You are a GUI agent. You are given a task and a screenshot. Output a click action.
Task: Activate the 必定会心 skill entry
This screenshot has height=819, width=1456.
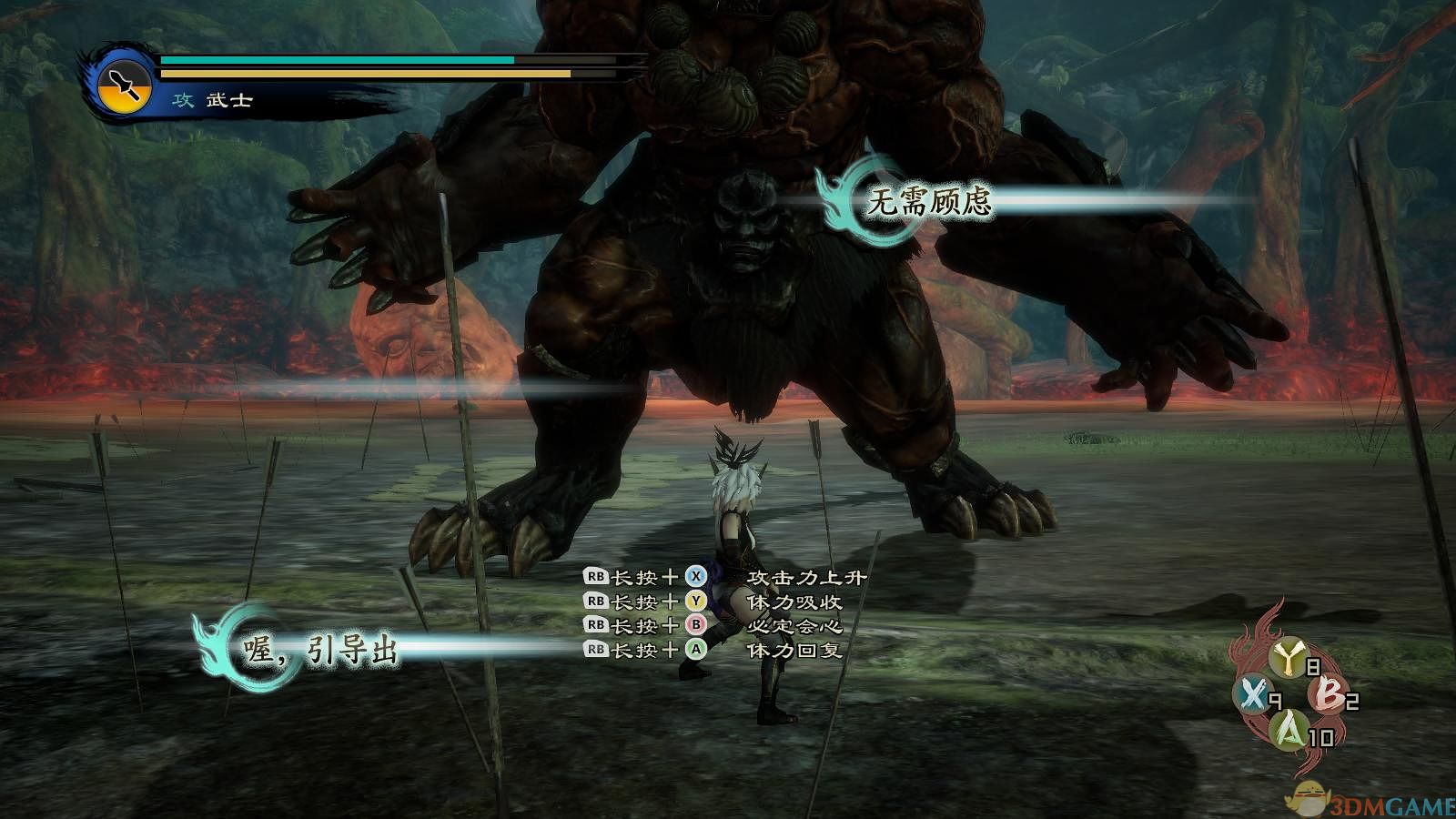coord(794,626)
